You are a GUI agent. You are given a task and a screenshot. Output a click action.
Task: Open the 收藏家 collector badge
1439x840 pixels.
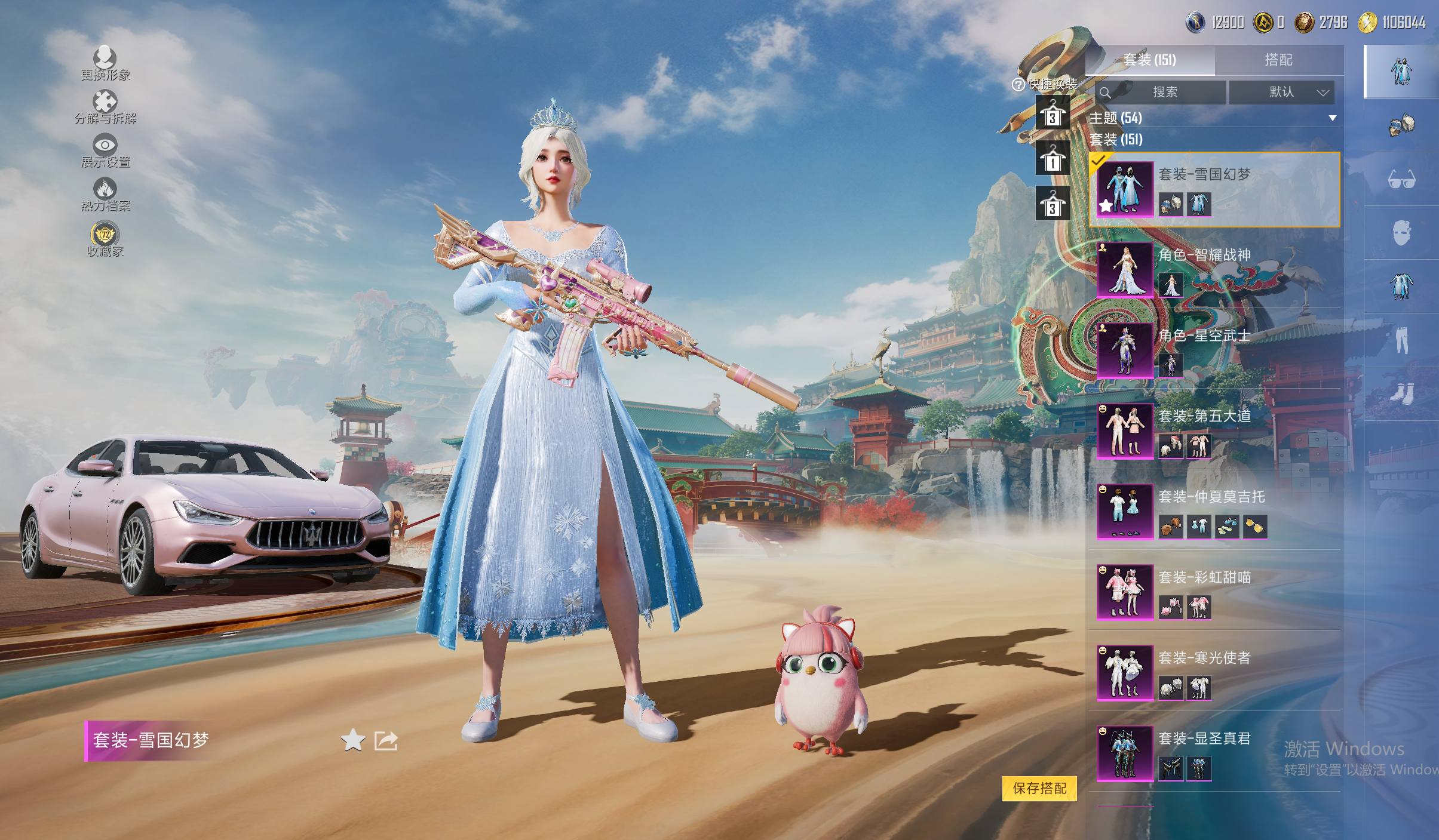105,239
